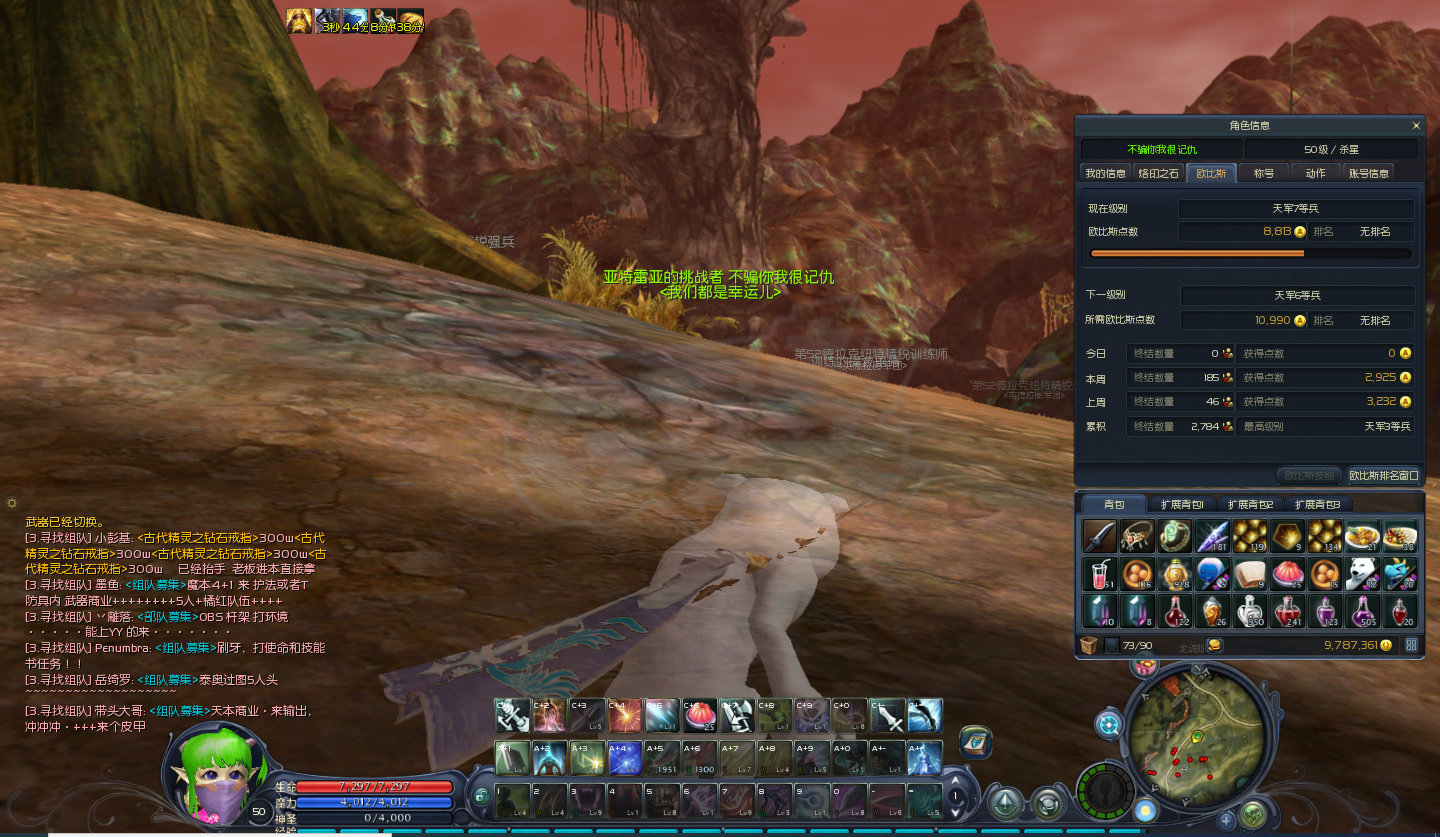The width and height of the screenshot is (1440, 837).
Task: Use the pink drink with straw item
Action: (x=1099, y=573)
